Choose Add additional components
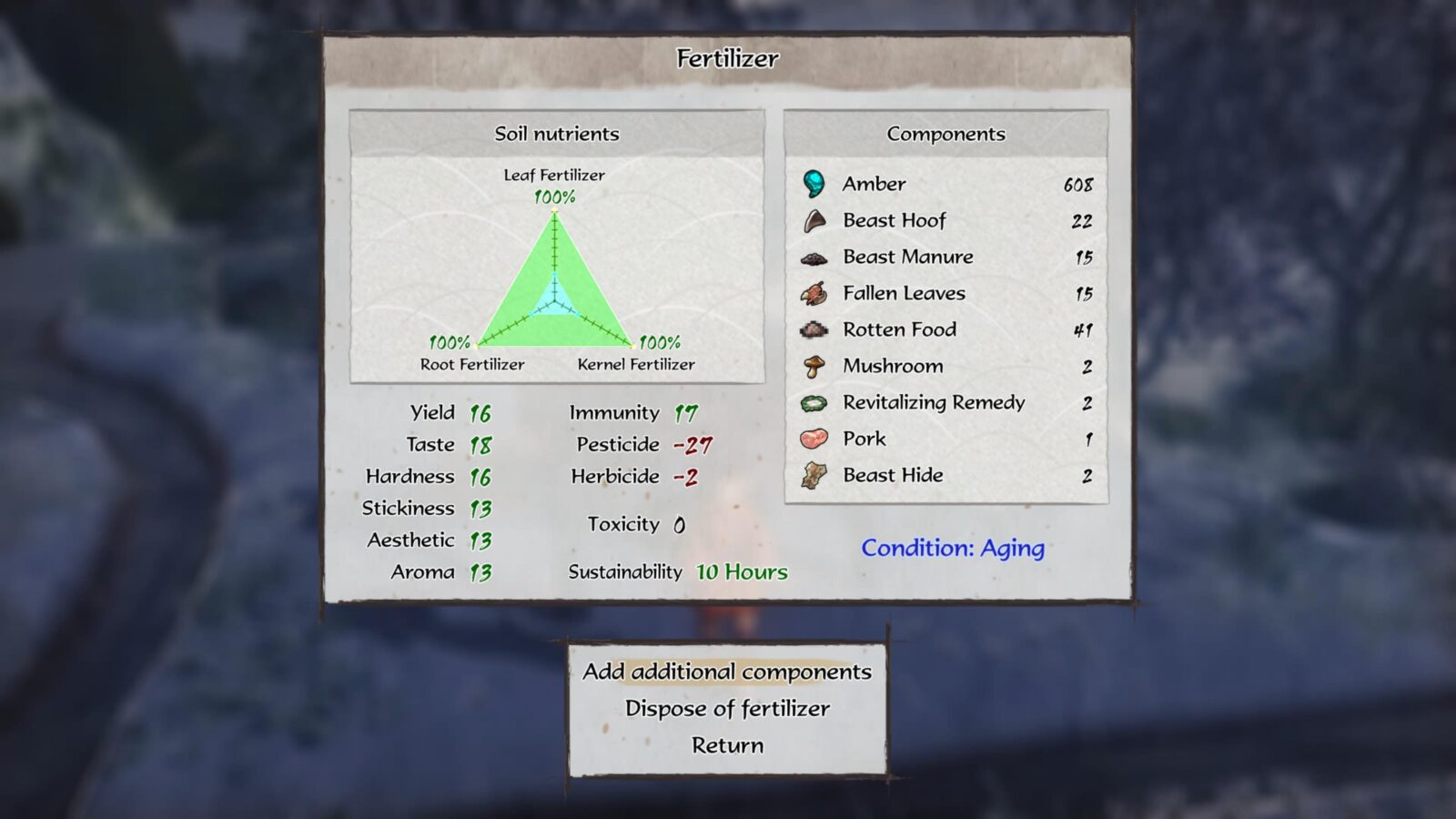The image size is (1456, 819). tap(727, 672)
